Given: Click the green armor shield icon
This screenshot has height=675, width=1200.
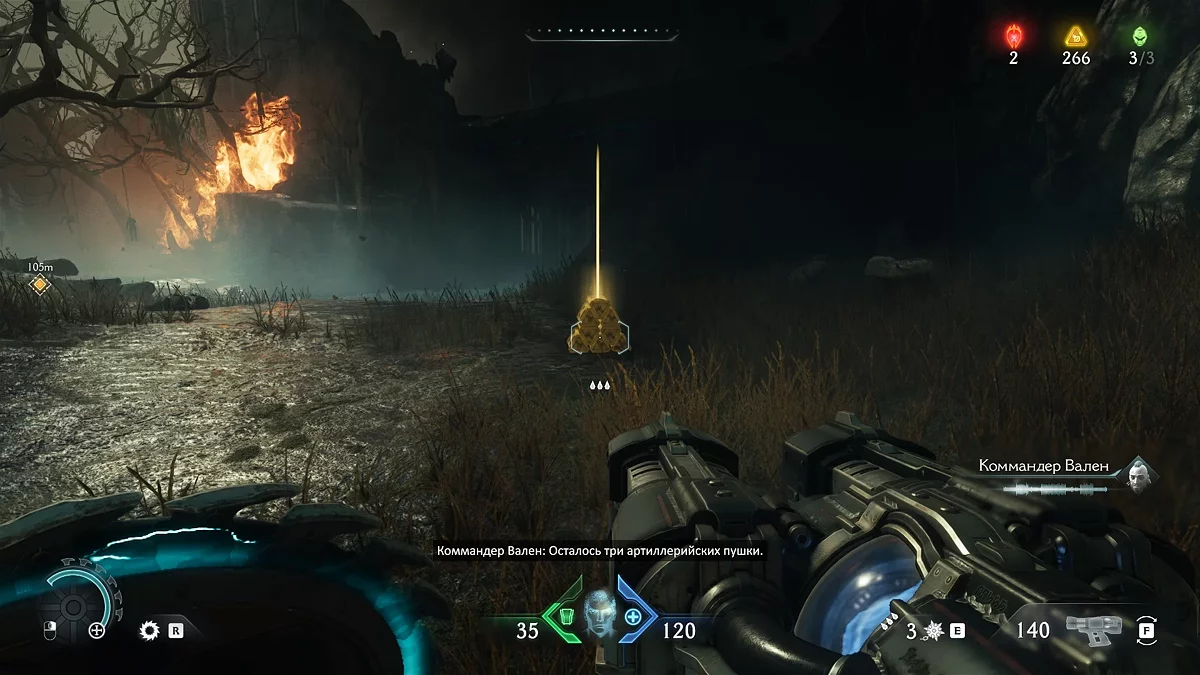Looking at the screenshot, I should click(566, 616).
